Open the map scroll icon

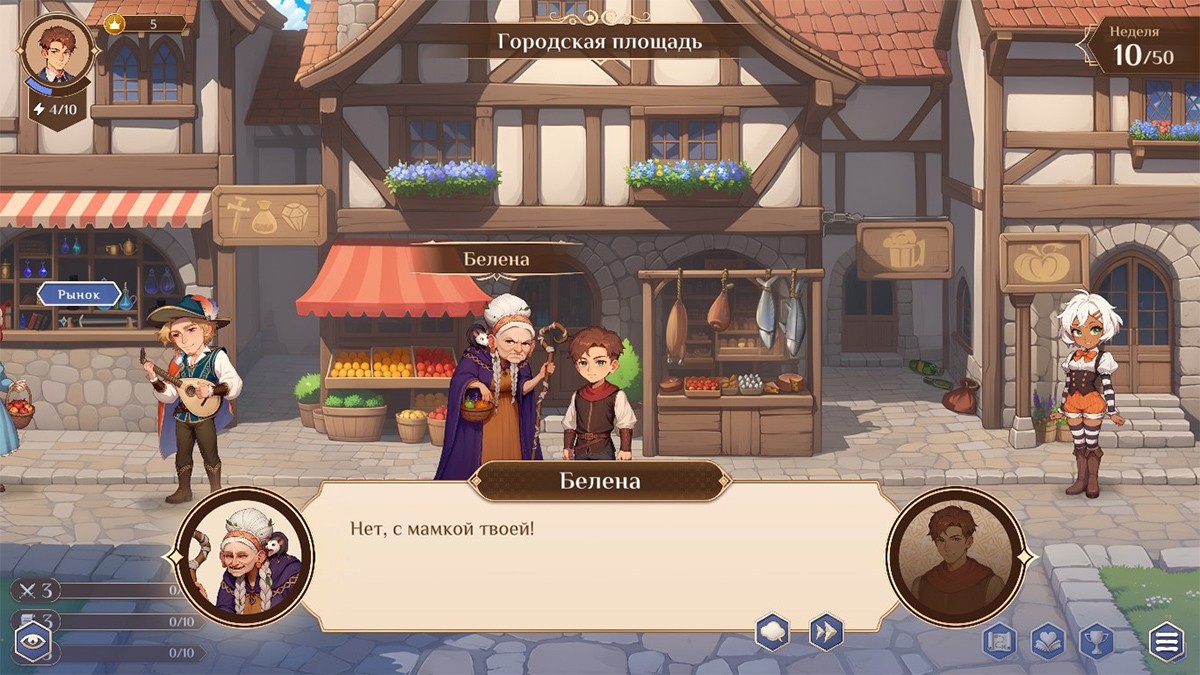click(x=1000, y=640)
